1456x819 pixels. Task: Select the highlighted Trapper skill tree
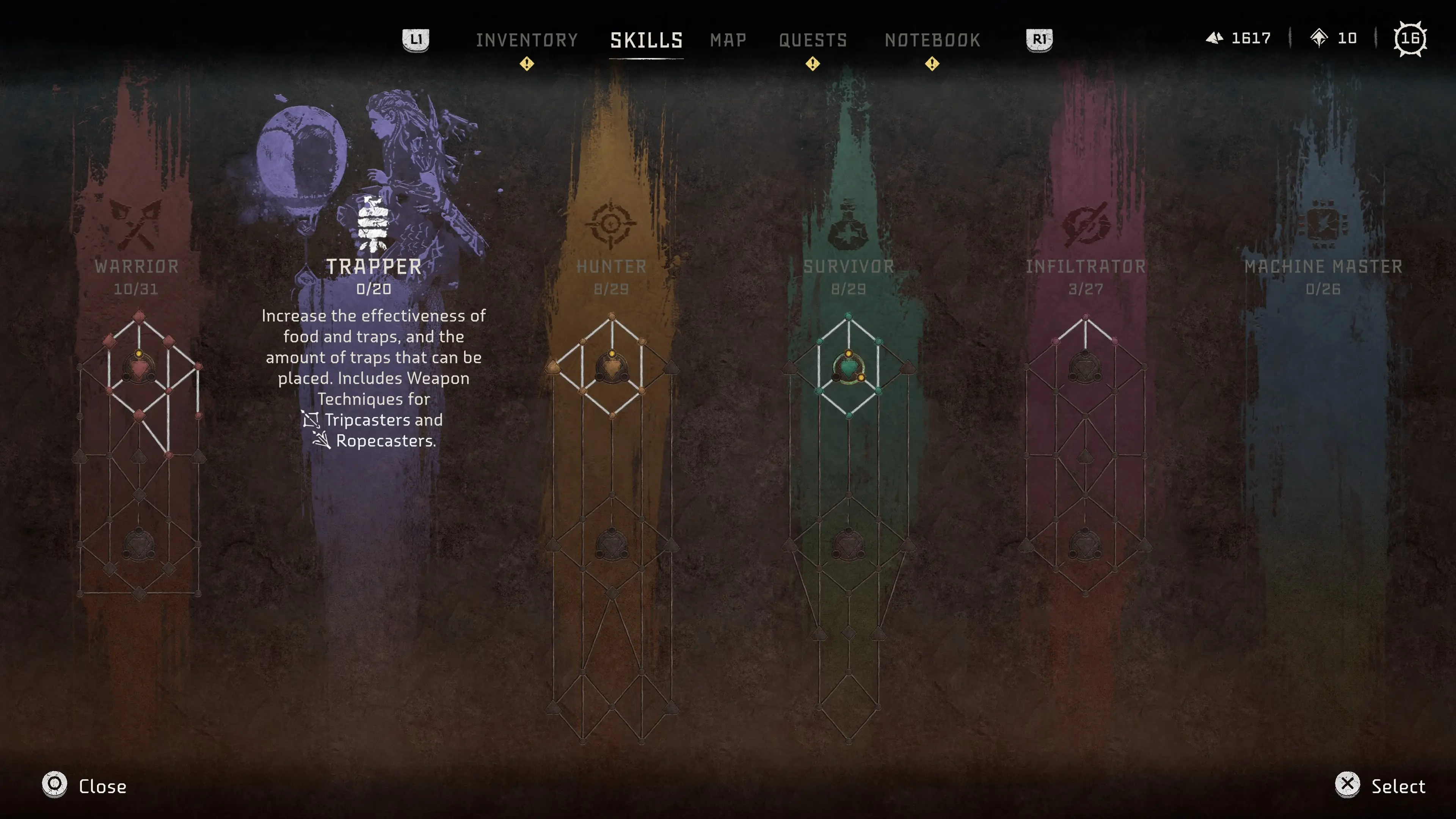373,267
